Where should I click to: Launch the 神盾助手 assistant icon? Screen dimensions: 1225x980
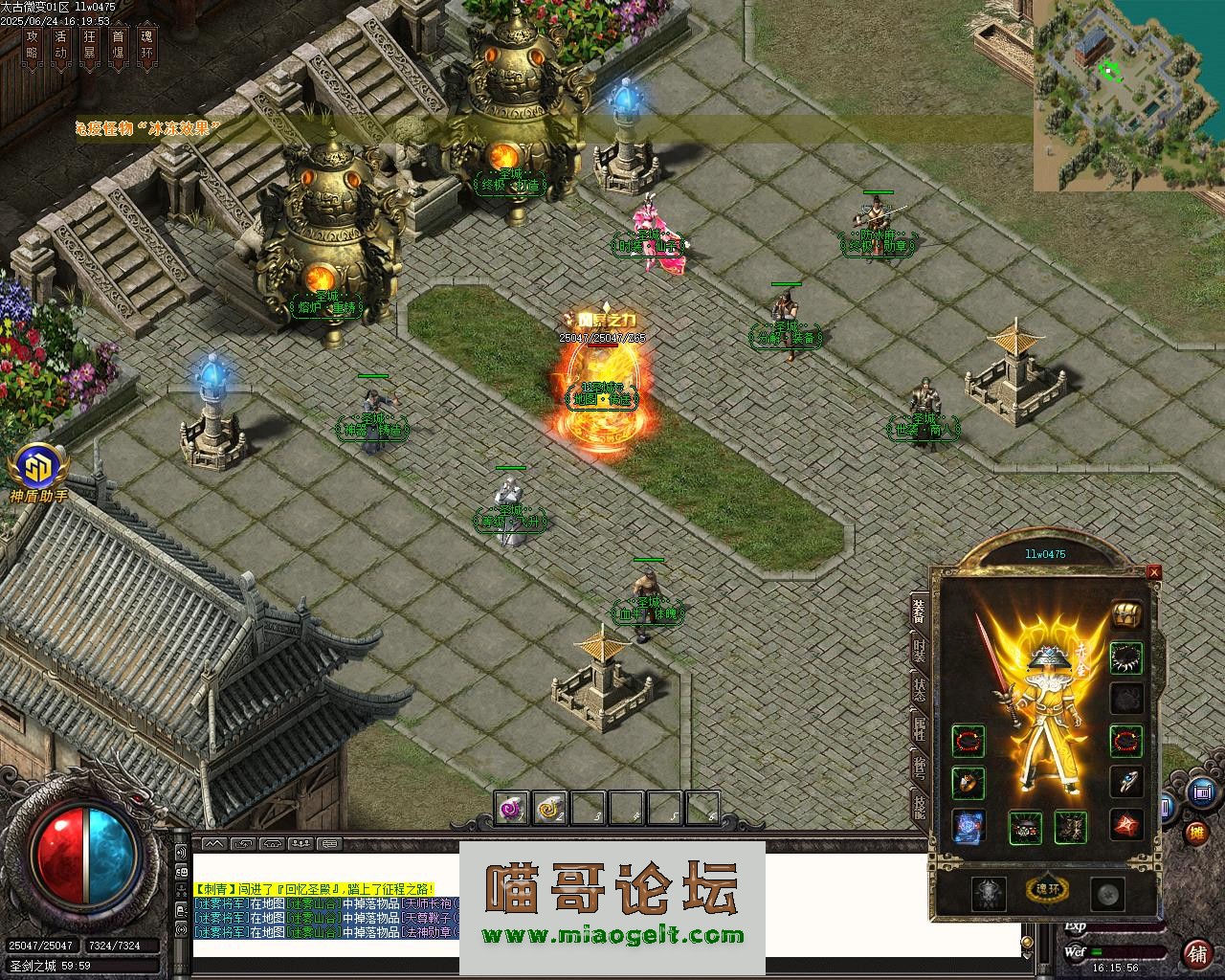pos(39,470)
